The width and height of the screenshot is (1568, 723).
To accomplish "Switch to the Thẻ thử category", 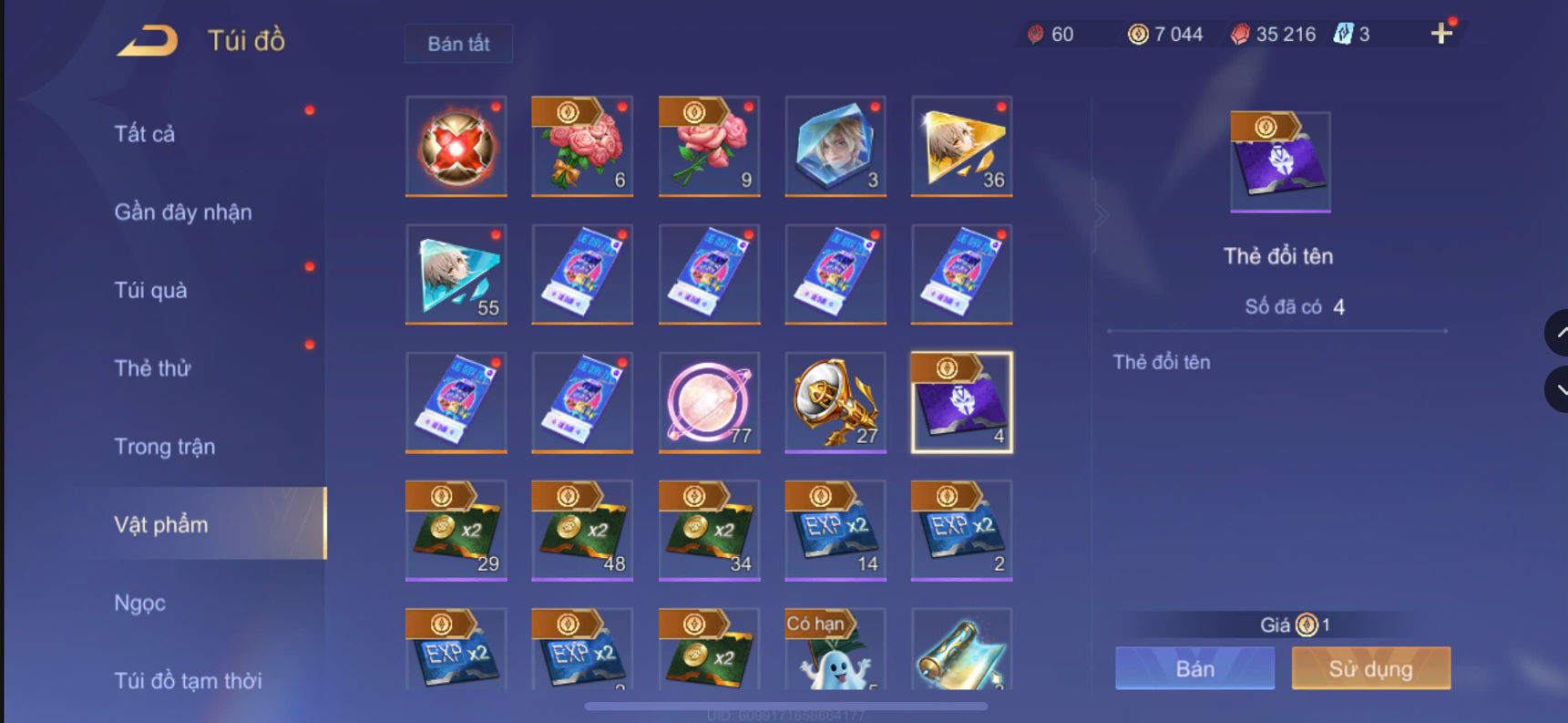I will (x=152, y=368).
